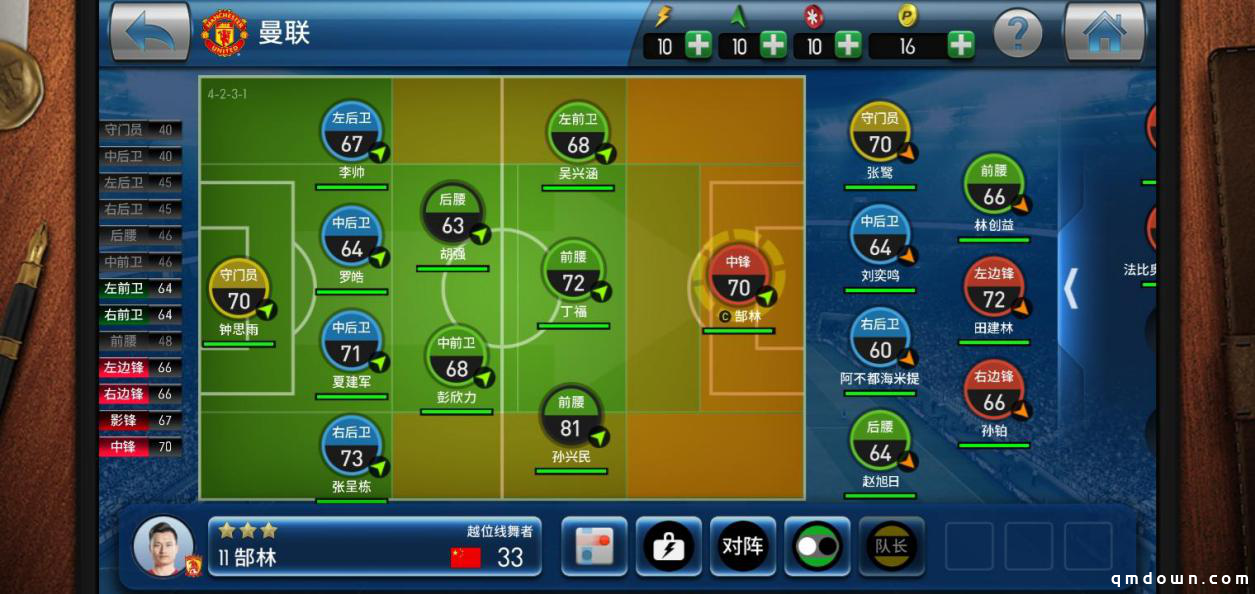Select substitute left winger 田建林
1255x594 pixels.
click(994, 290)
